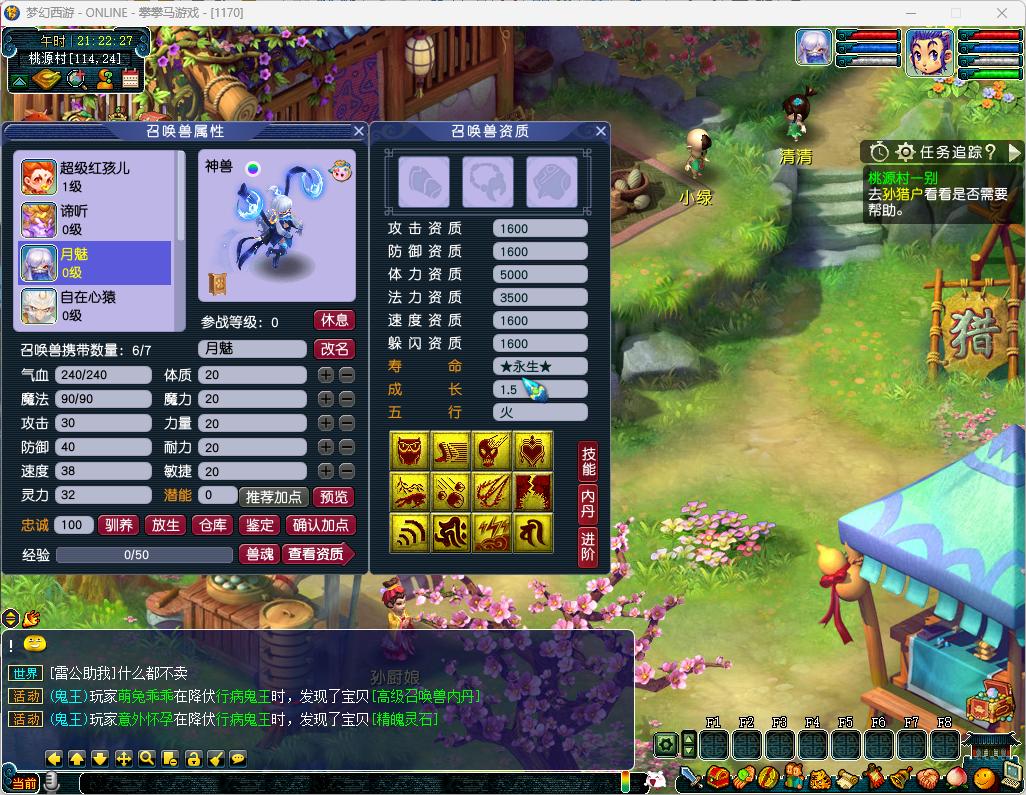Switch to the 内丹 tab

(x=588, y=505)
